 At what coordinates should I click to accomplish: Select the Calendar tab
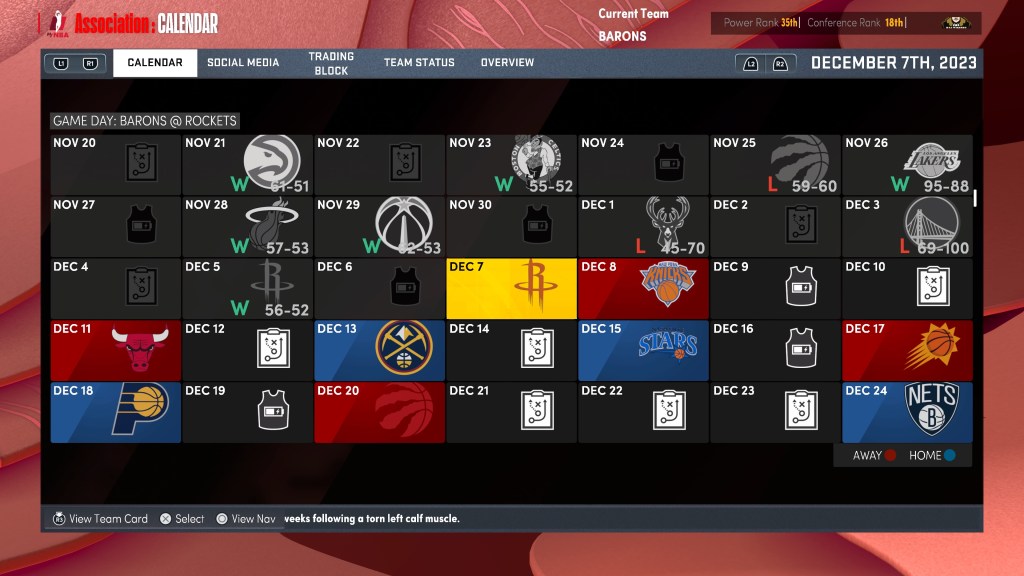155,63
